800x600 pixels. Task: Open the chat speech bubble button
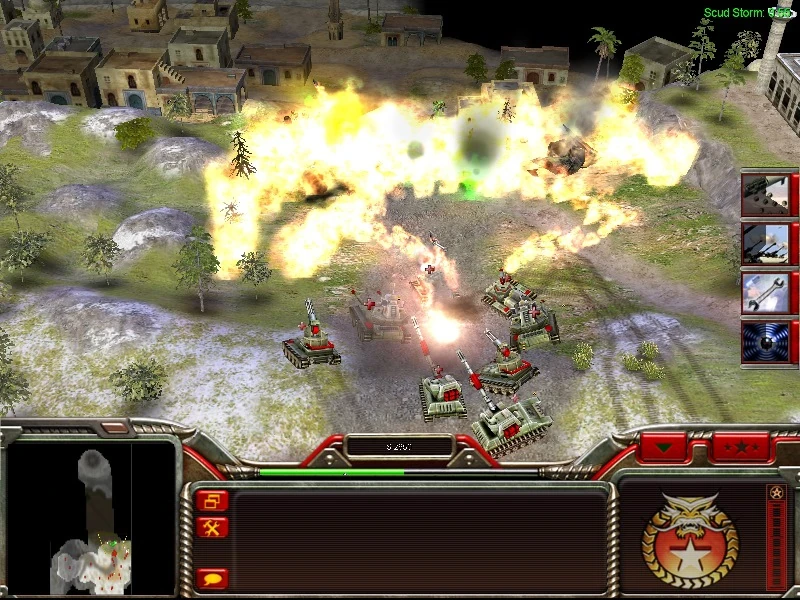[213, 577]
